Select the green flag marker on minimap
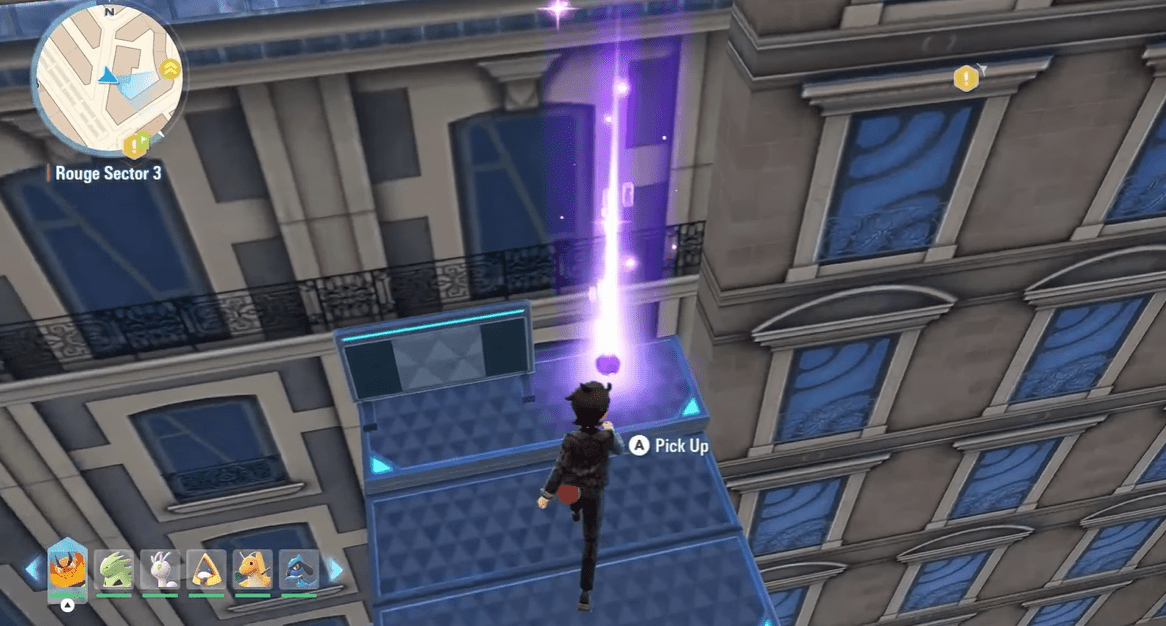 click(x=145, y=138)
